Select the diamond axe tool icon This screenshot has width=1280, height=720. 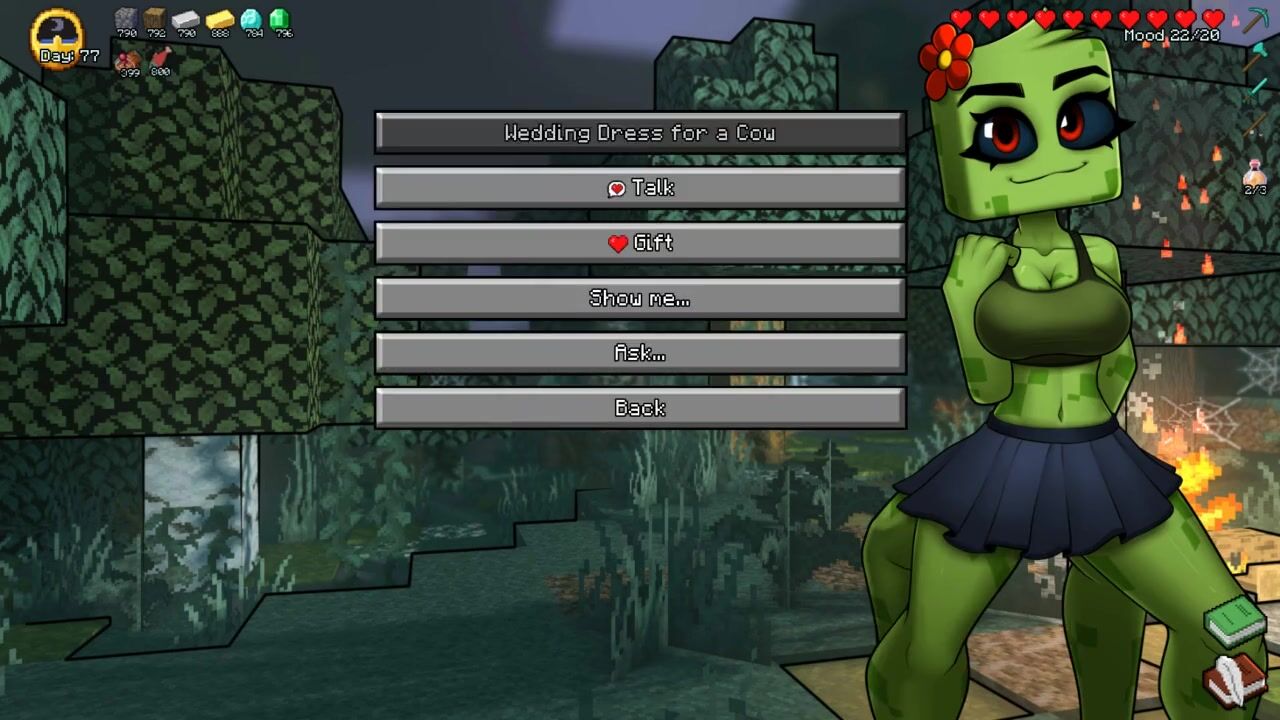pos(1255,57)
